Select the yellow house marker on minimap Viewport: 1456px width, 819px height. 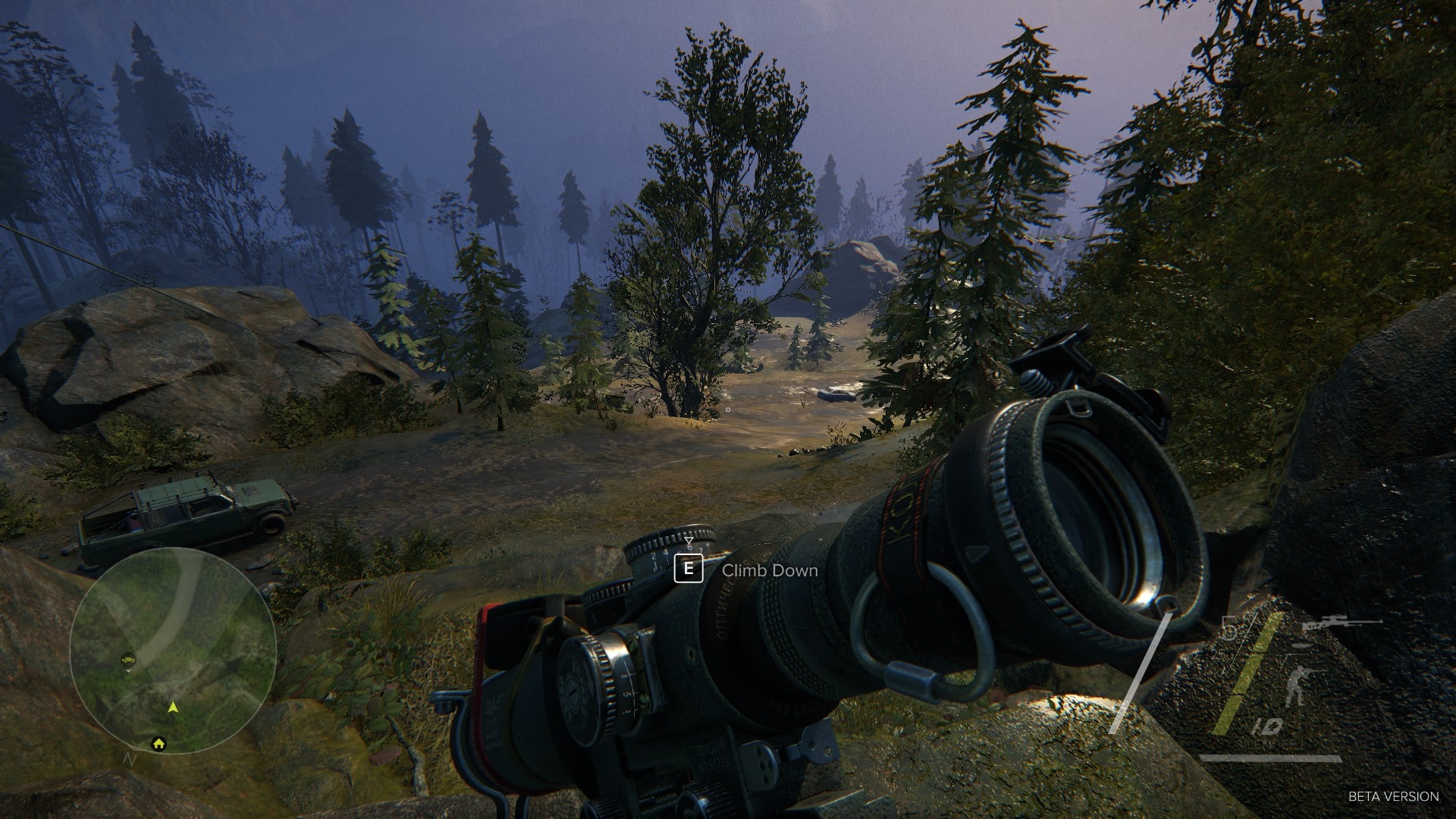coord(158,743)
